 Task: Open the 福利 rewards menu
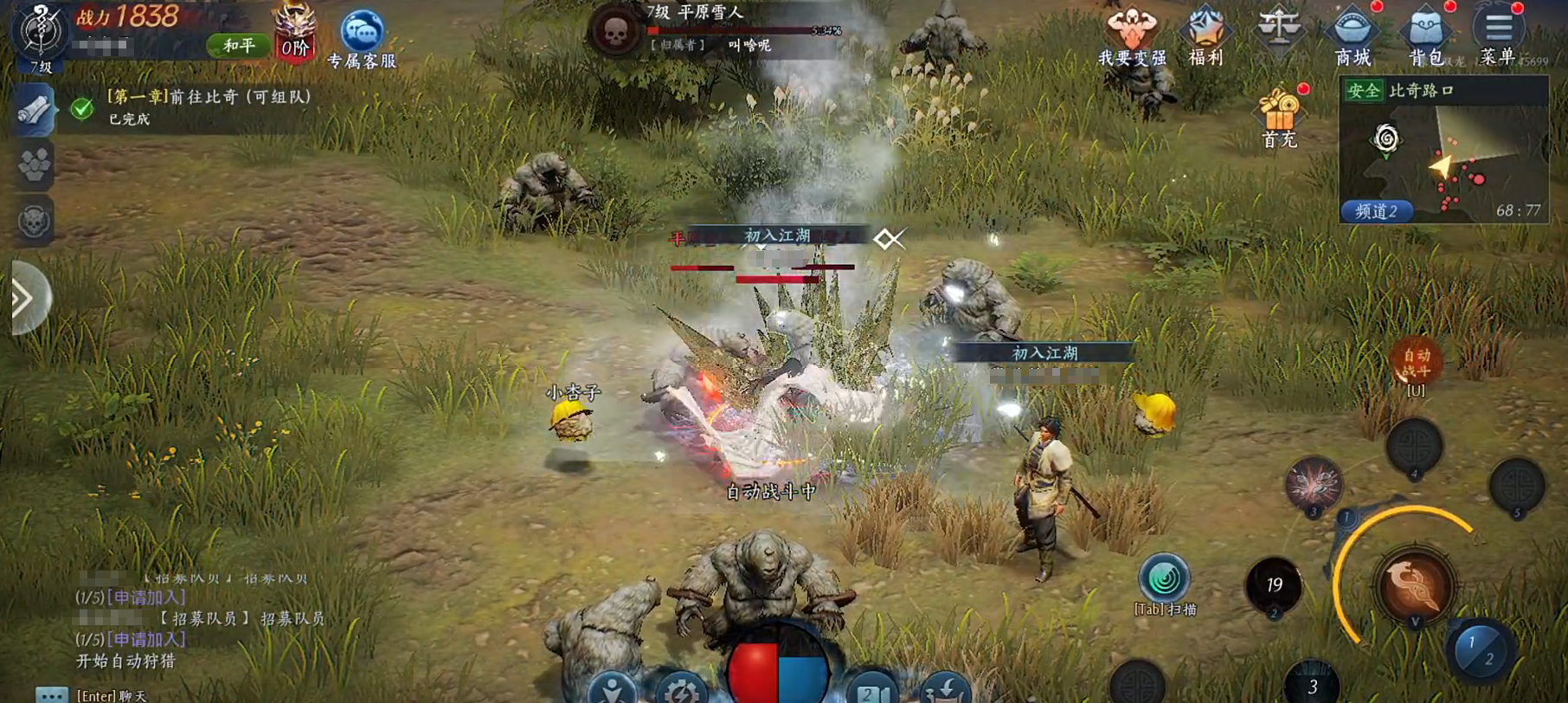coord(1205,35)
